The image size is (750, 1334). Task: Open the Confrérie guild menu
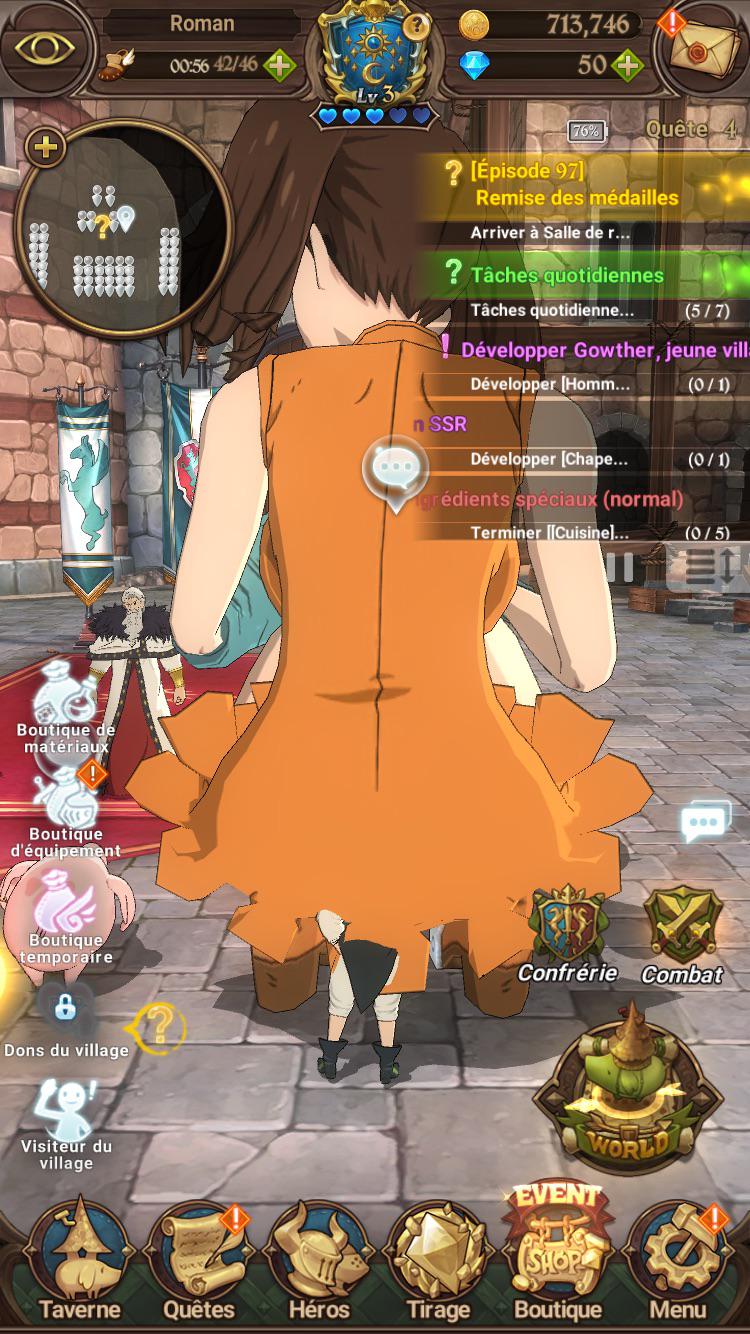[567, 930]
